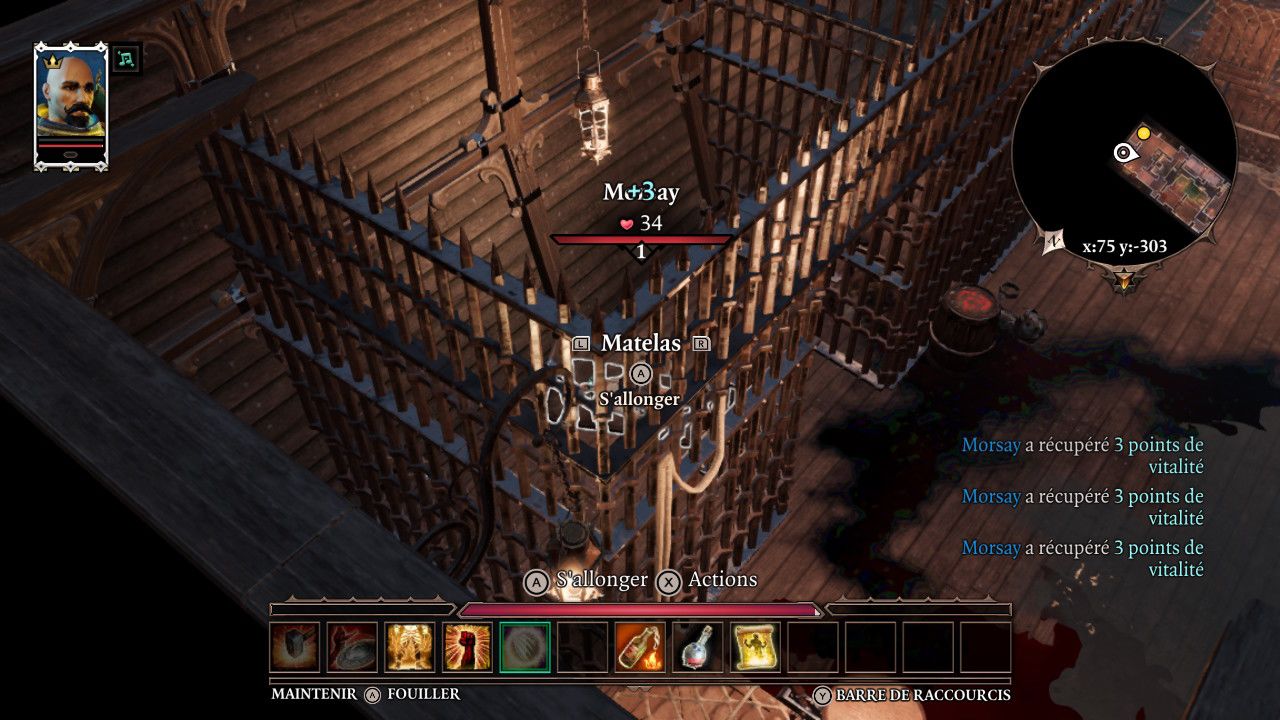Choose the green-highlighted claw skill slot
Viewport: 1280px width, 720px height.
pos(525,647)
